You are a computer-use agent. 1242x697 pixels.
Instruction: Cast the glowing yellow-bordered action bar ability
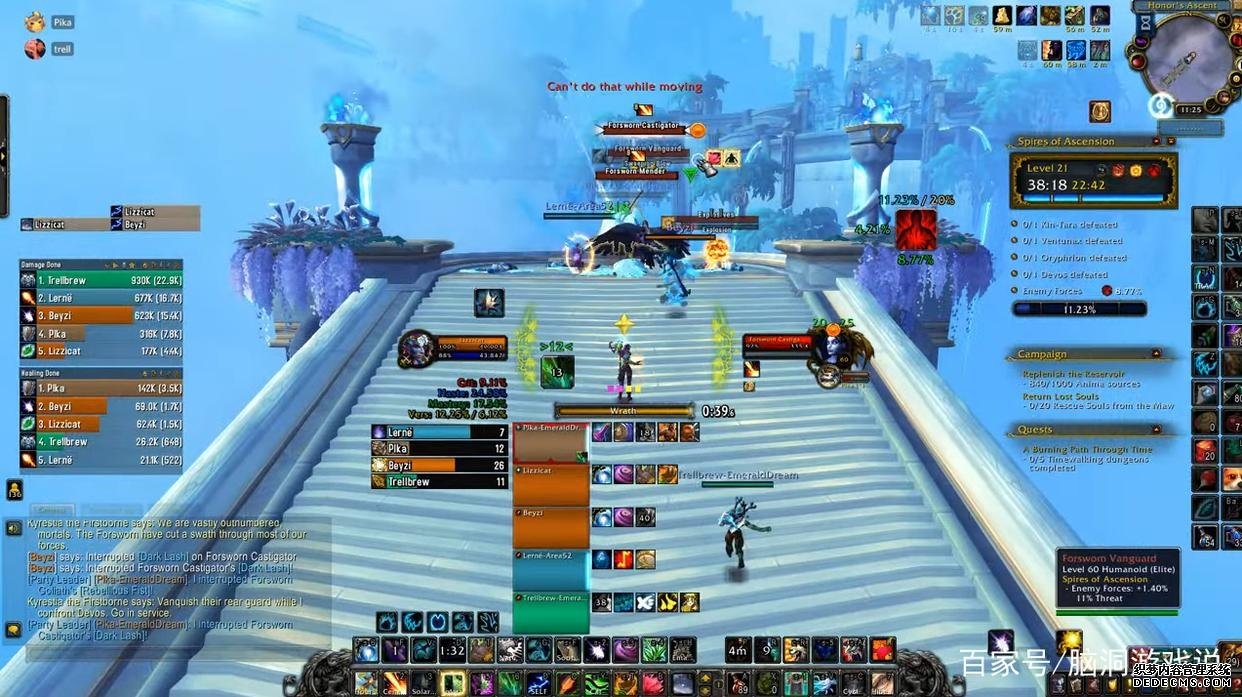click(453, 683)
